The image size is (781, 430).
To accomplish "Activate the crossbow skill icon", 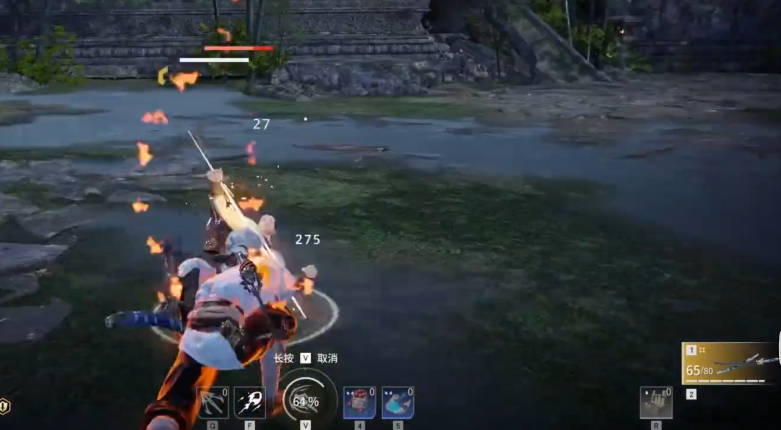I will [213, 402].
